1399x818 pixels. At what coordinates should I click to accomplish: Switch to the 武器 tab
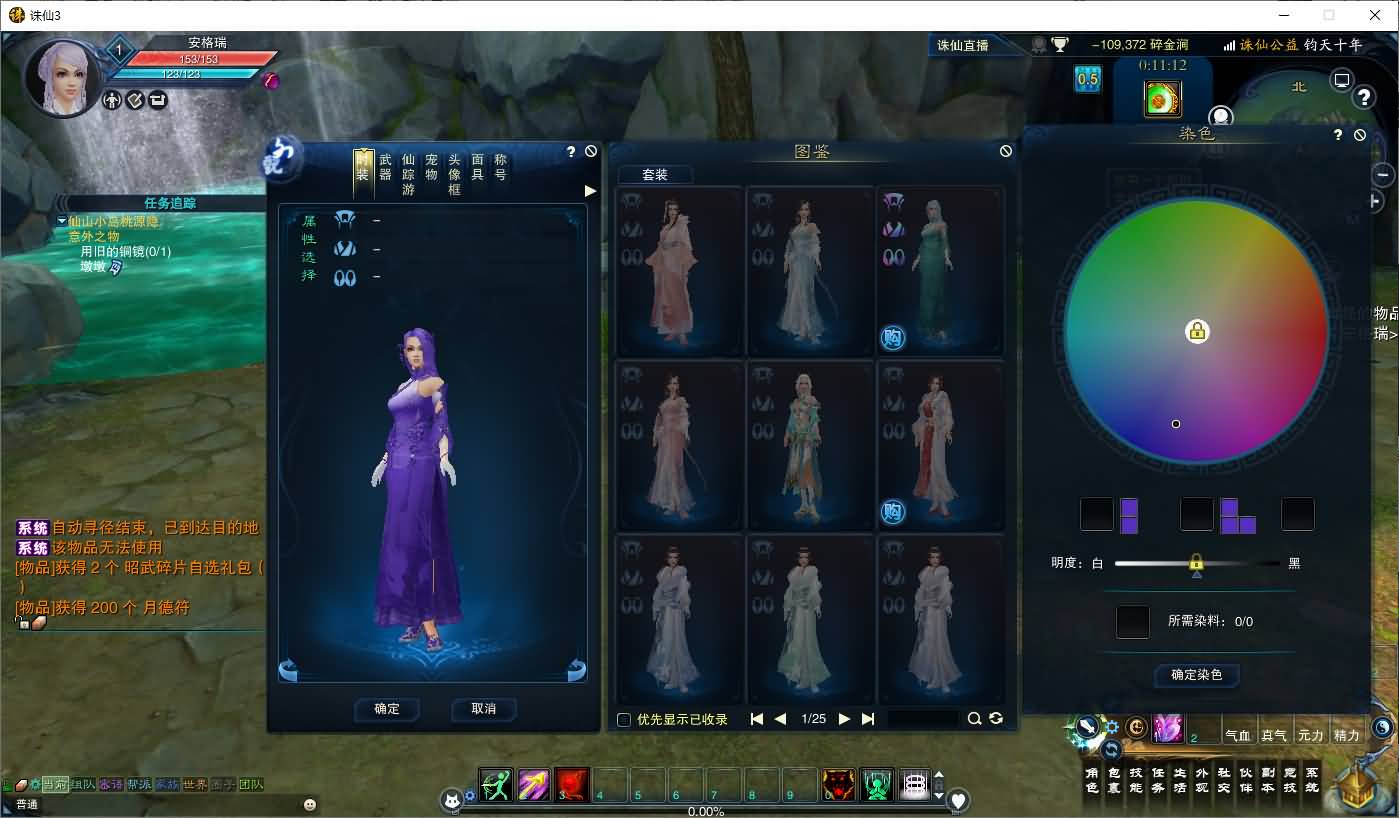tap(386, 167)
